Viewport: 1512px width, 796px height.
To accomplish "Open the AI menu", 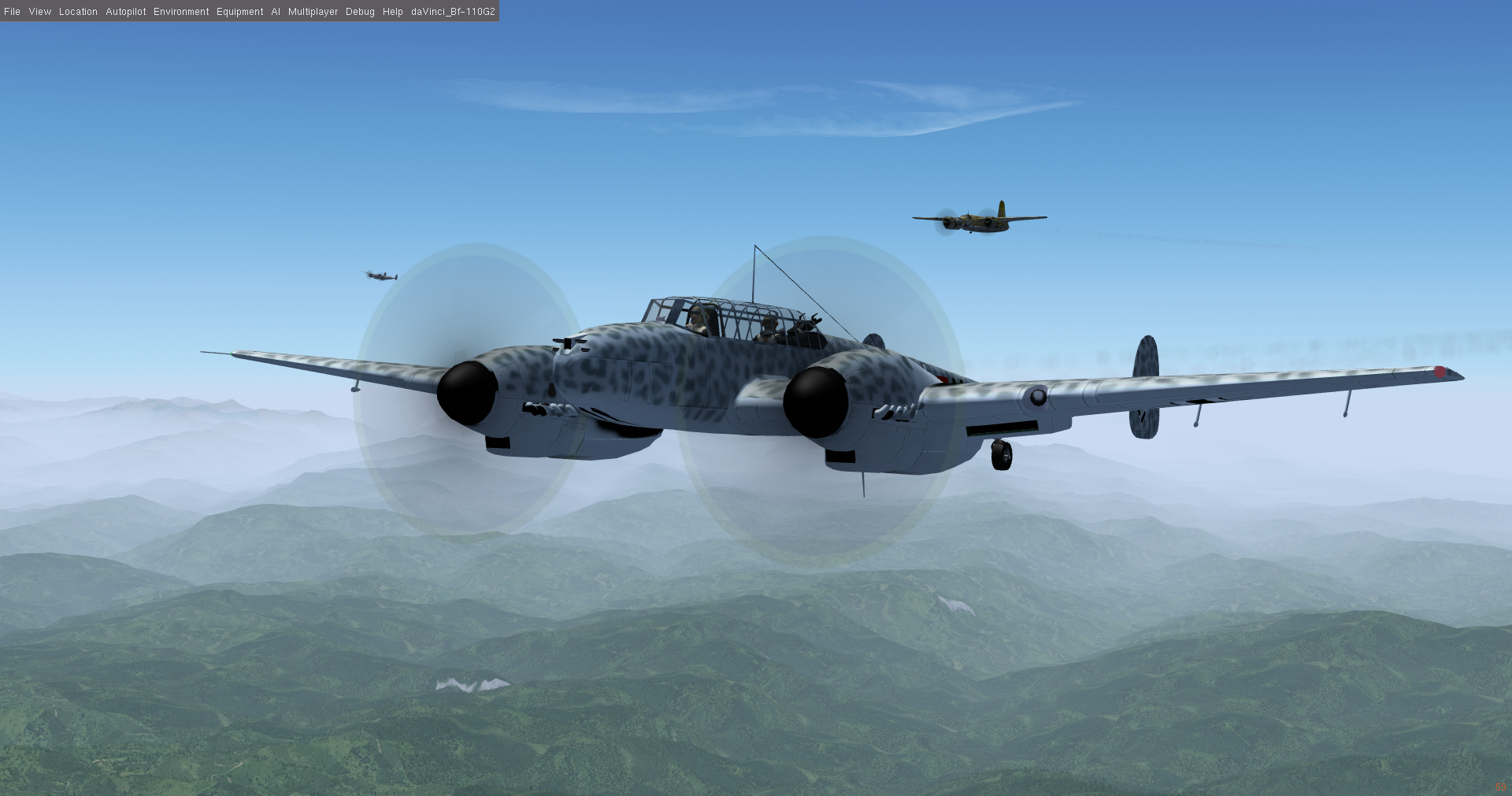I will (x=276, y=12).
